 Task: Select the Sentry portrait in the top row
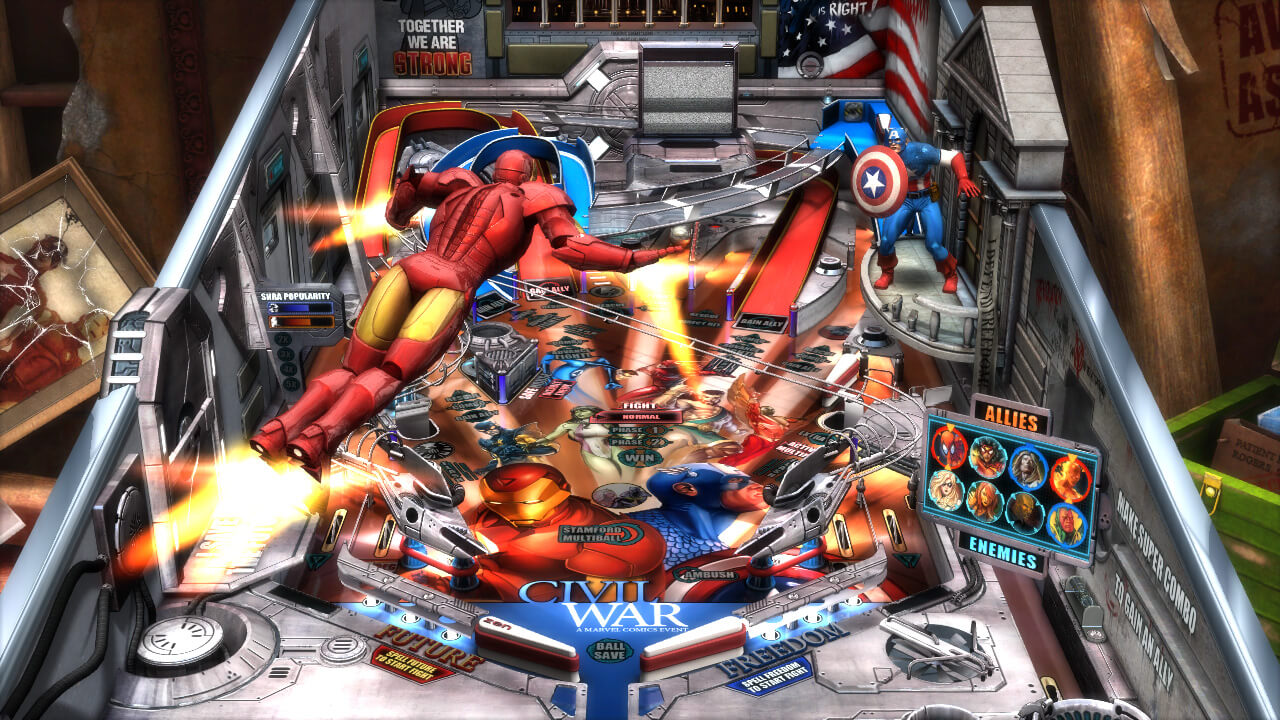pos(1028,468)
